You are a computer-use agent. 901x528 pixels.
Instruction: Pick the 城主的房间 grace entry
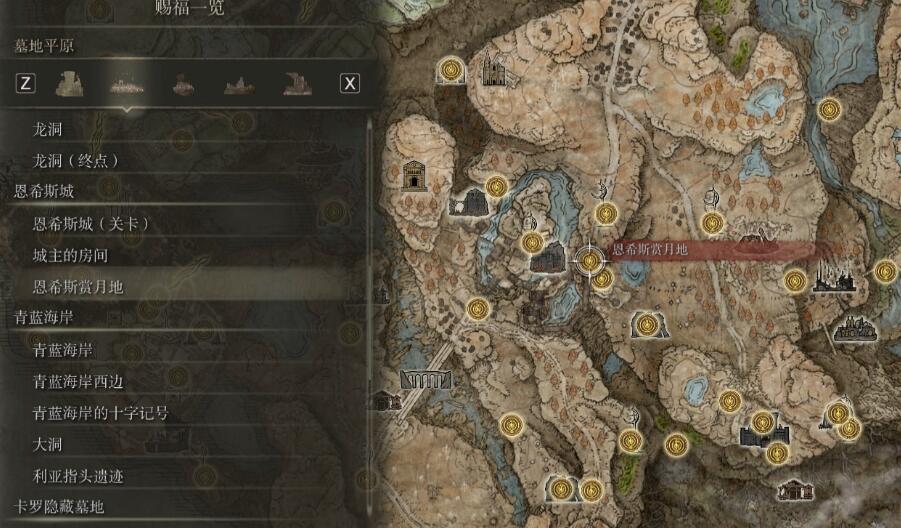click(70, 255)
